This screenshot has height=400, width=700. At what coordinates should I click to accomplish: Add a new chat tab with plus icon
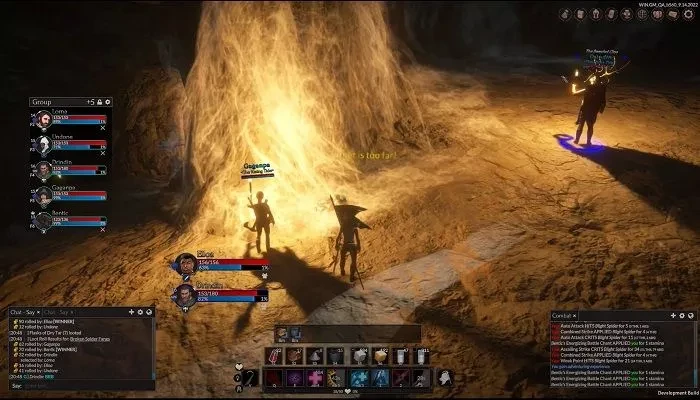coord(132,312)
